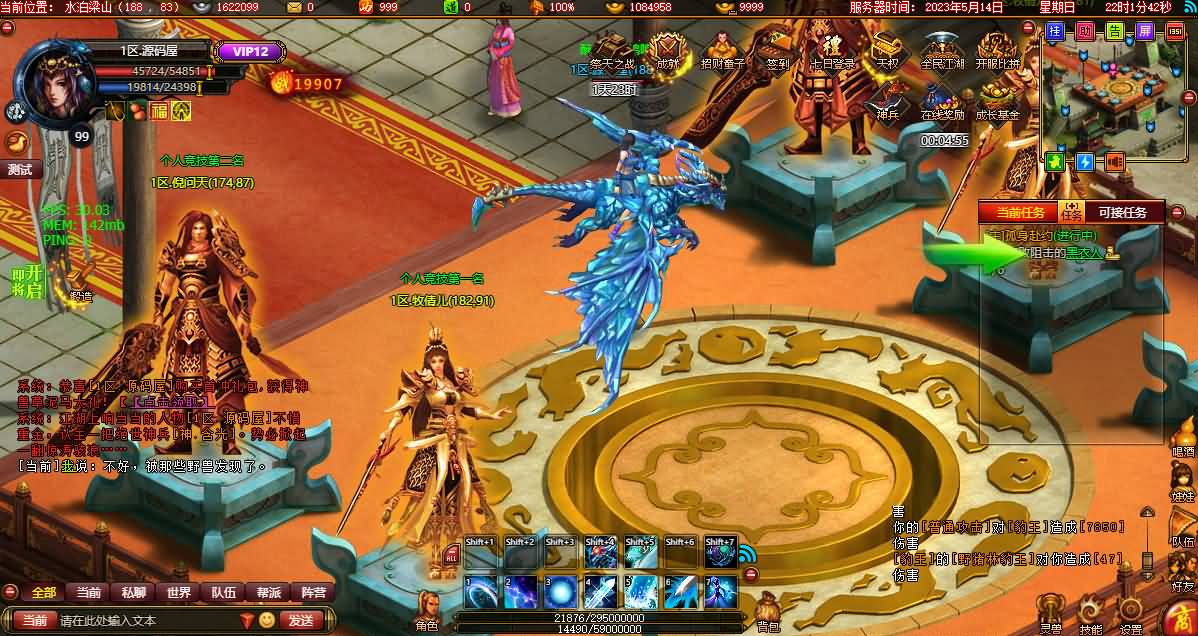Viewport: 1198px width, 636px height.
Task: Open the emoji smiley picker in chat
Action: (267, 620)
